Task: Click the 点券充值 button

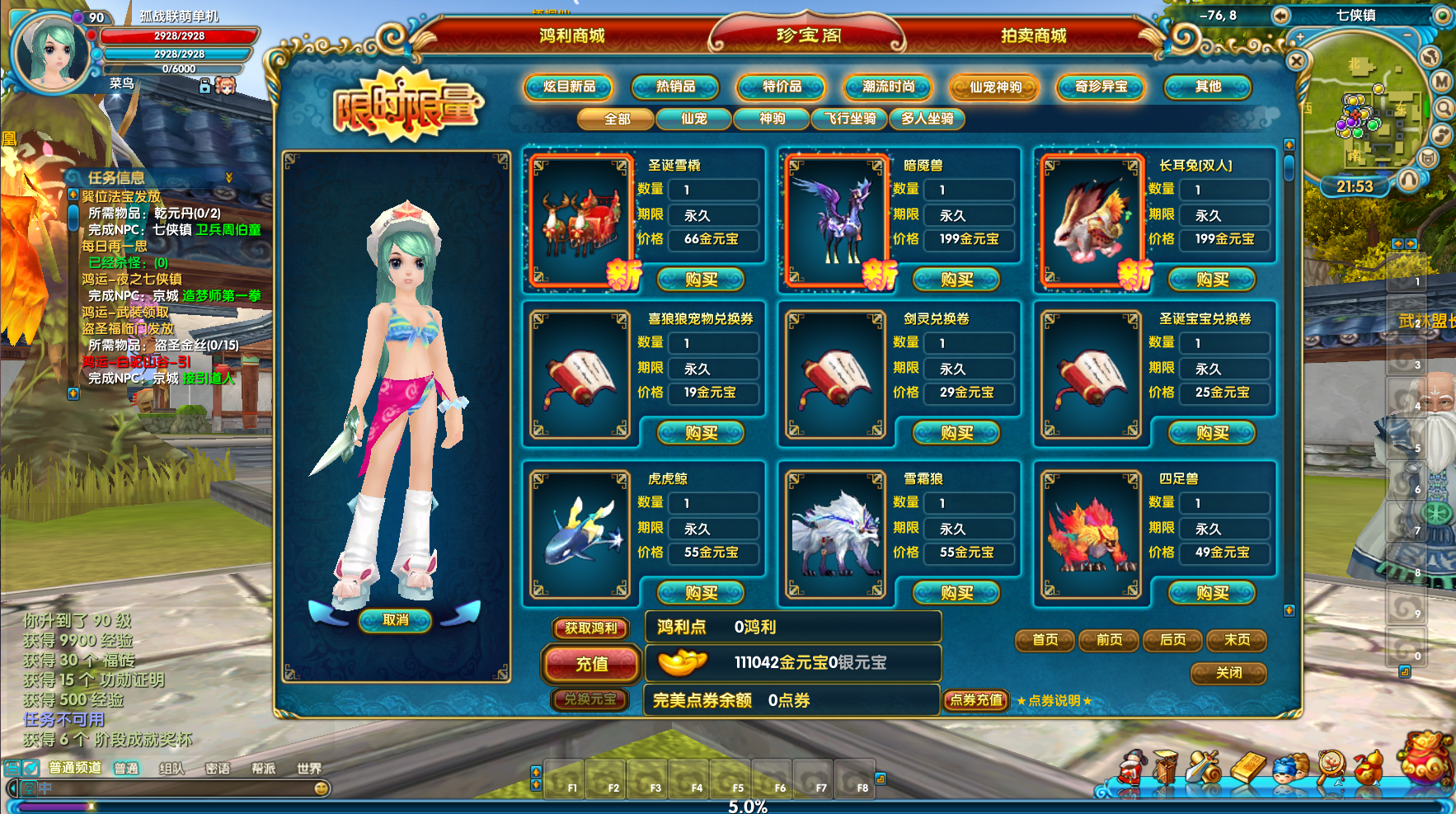Action: (976, 700)
